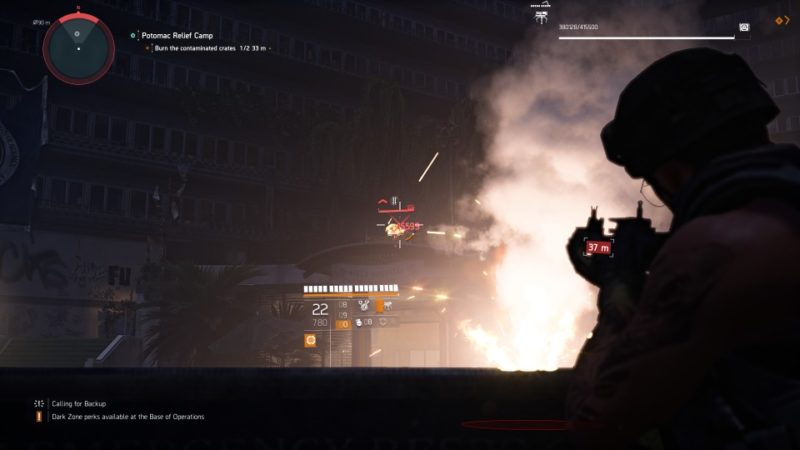Image resolution: width=800 pixels, height=450 pixels.
Task: Click the orange ring buff icon
Action: point(311,340)
